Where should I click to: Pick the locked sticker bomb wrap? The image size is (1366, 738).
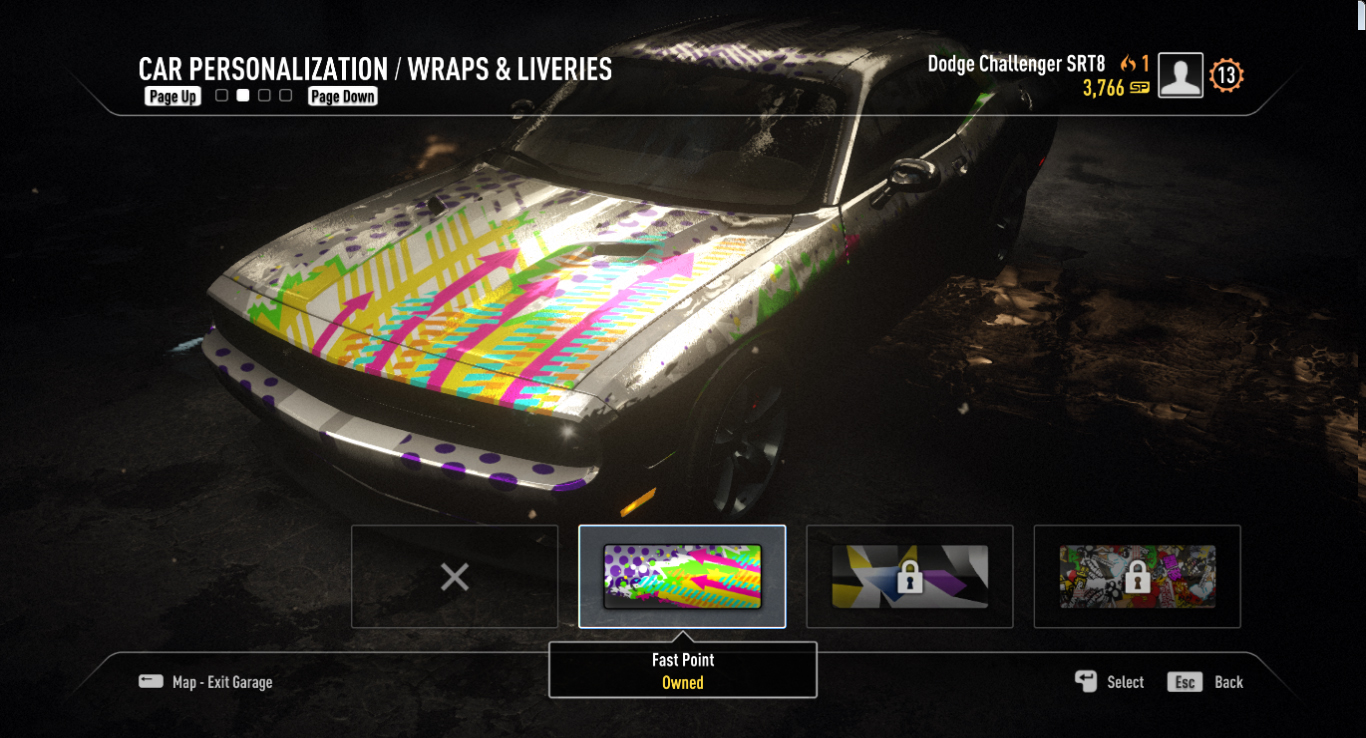[1137, 576]
